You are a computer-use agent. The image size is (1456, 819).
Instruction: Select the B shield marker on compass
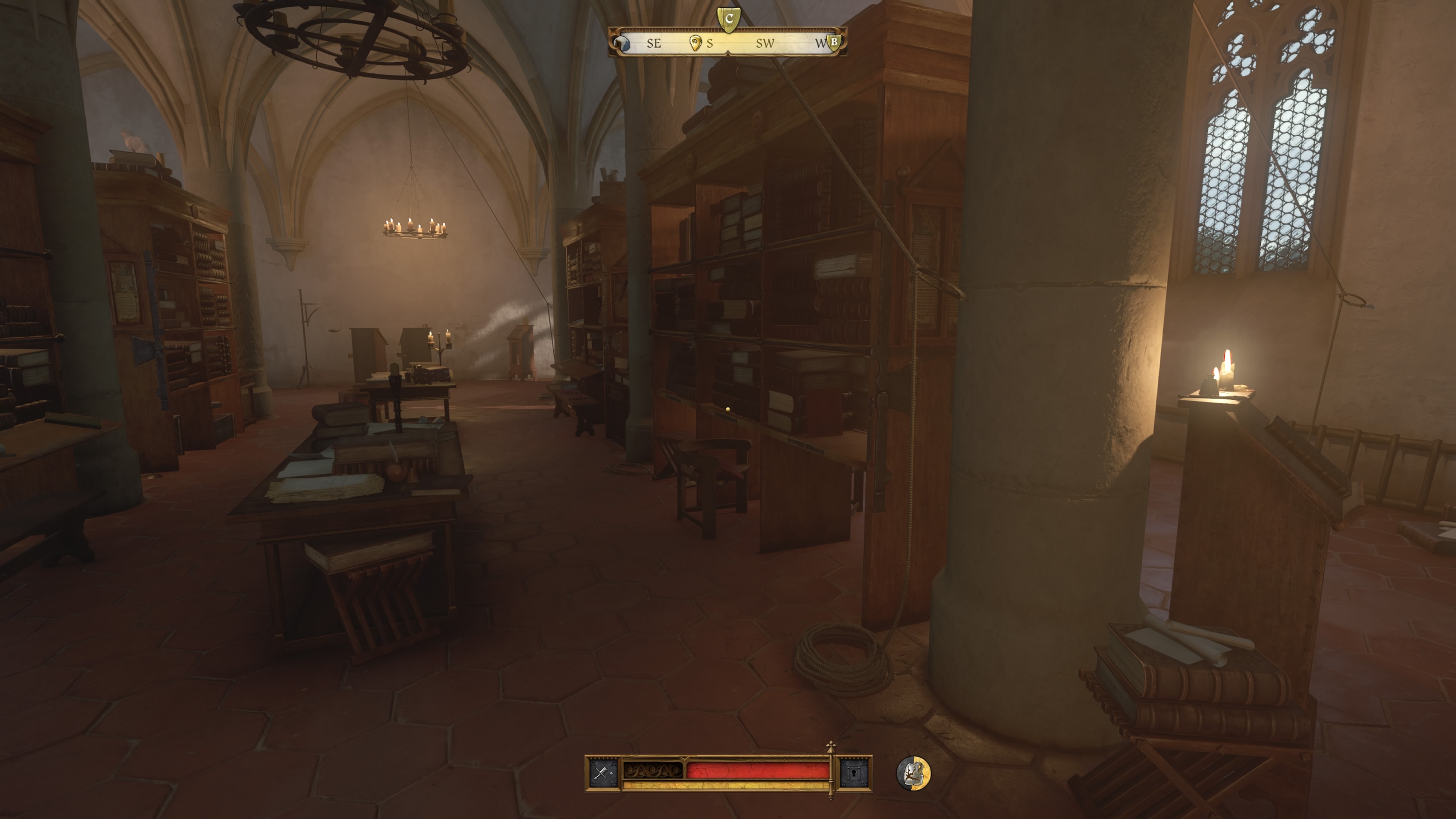click(834, 42)
